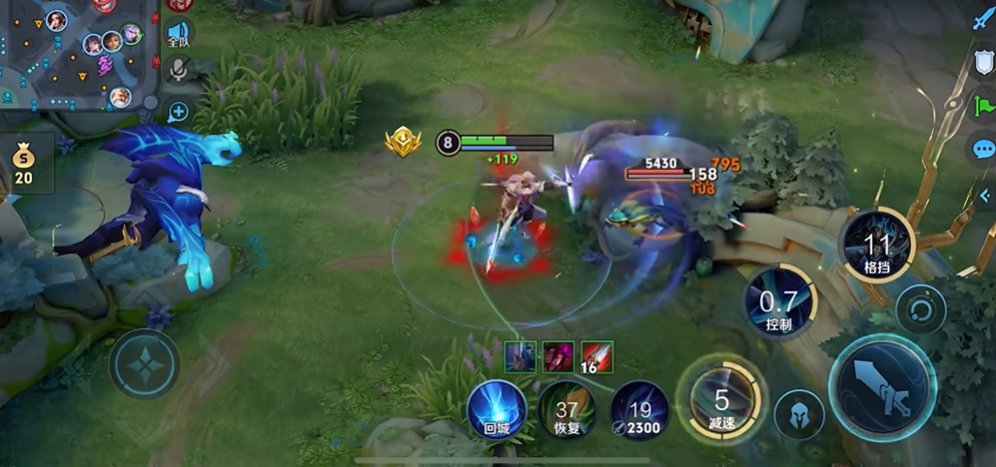Tap the circular swirl button above attack
Viewport: 996px width, 467px height.
click(921, 308)
